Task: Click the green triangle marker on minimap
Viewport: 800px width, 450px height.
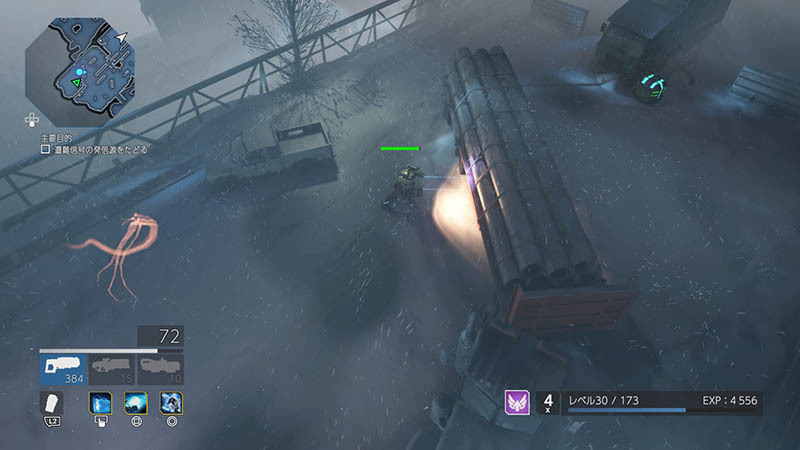Action: click(x=76, y=83)
